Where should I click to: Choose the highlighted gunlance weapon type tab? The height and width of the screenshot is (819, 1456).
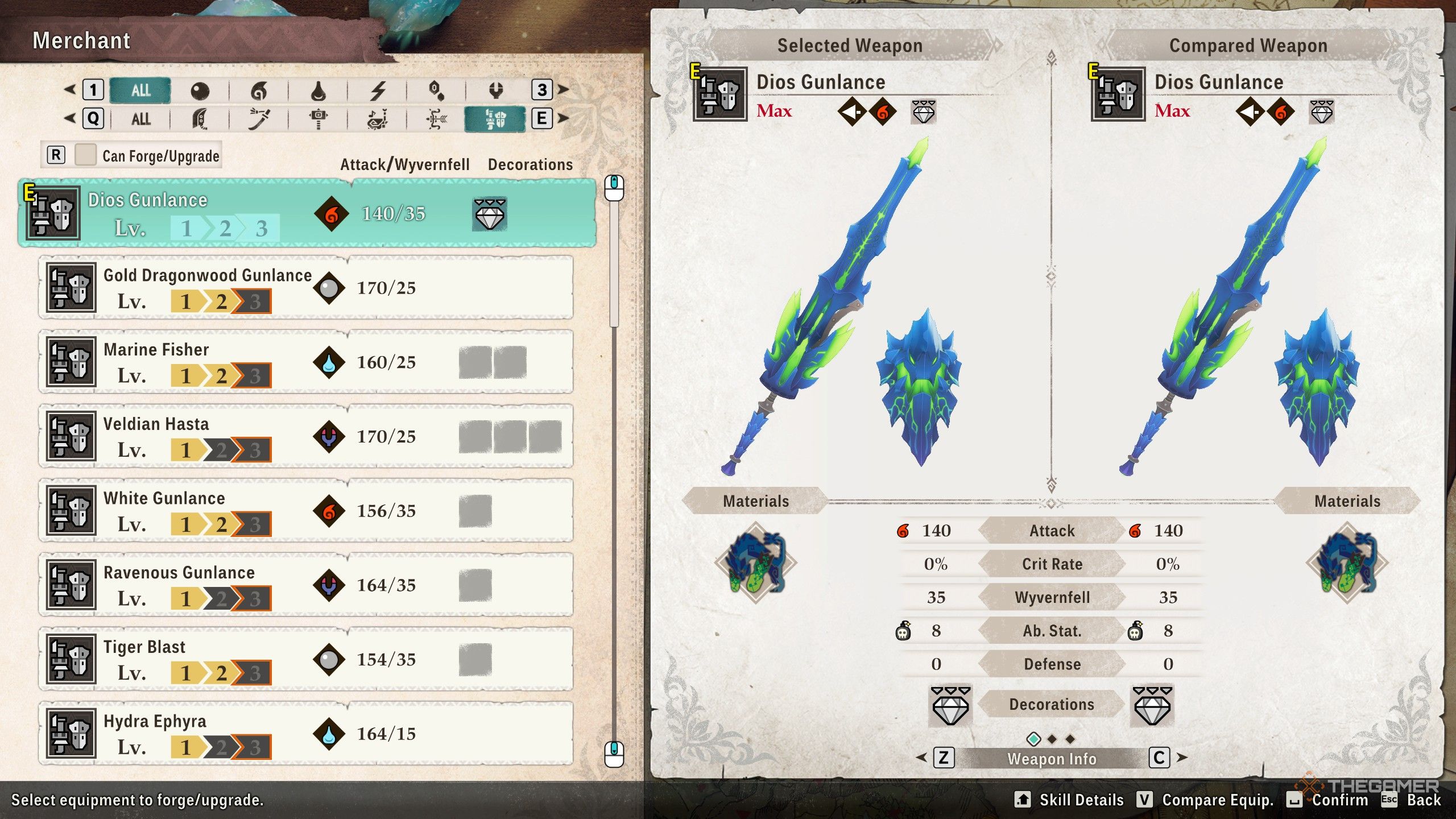coord(495,119)
